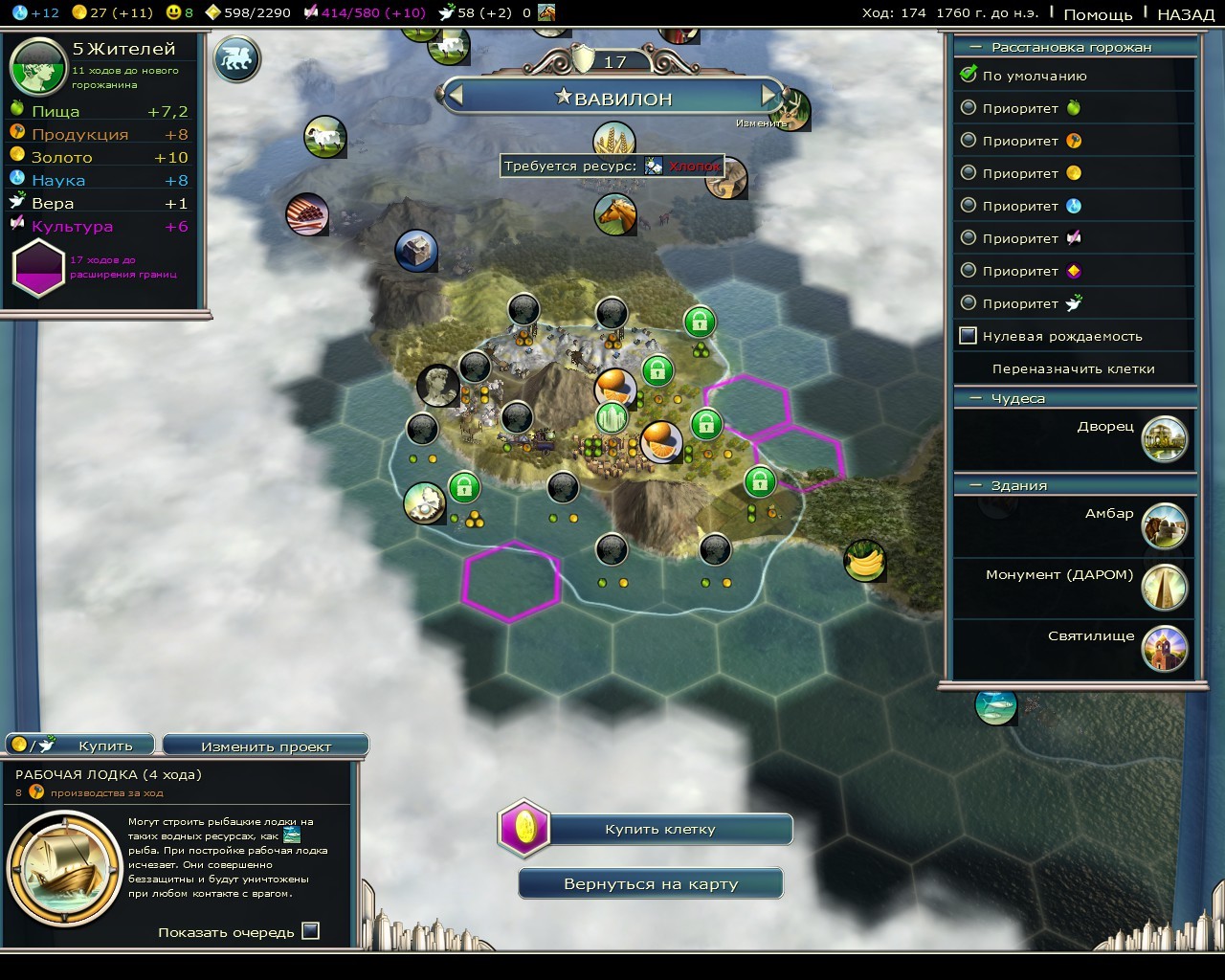Select the Амбар building entry
1225x980 pixels.
tap(1164, 525)
